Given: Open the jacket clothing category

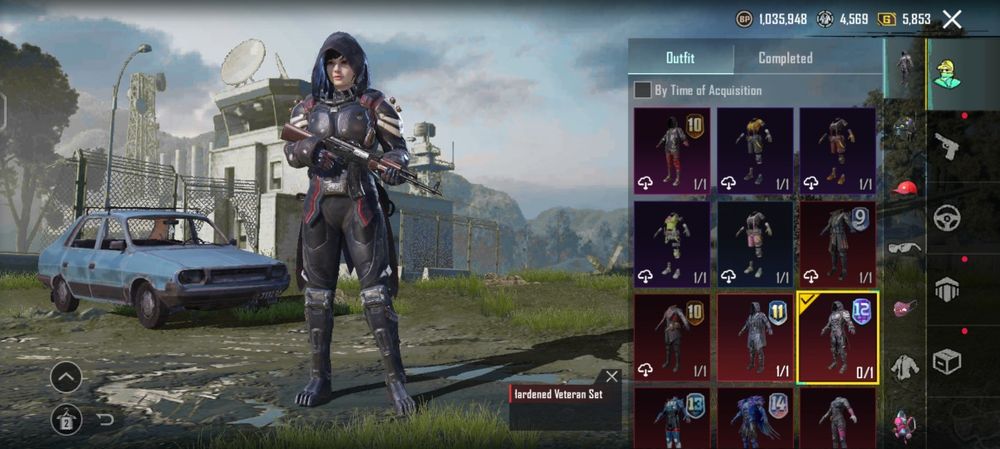Looking at the screenshot, I should click(x=905, y=367).
